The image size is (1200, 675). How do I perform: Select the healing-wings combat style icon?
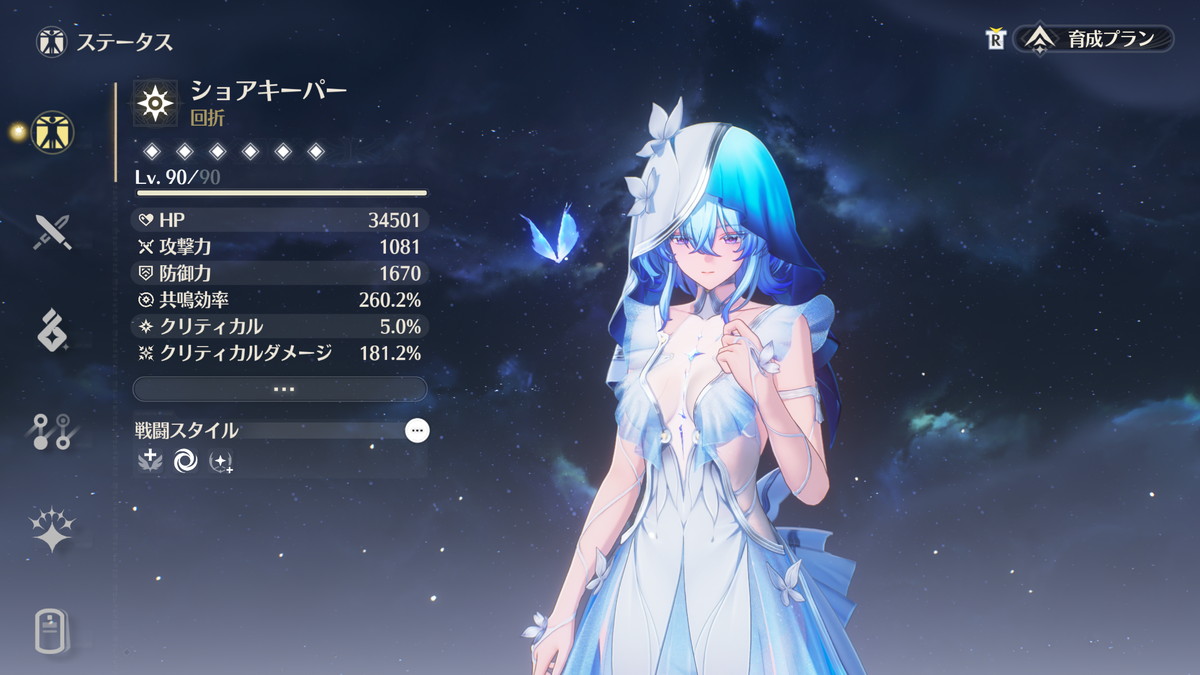[150, 460]
